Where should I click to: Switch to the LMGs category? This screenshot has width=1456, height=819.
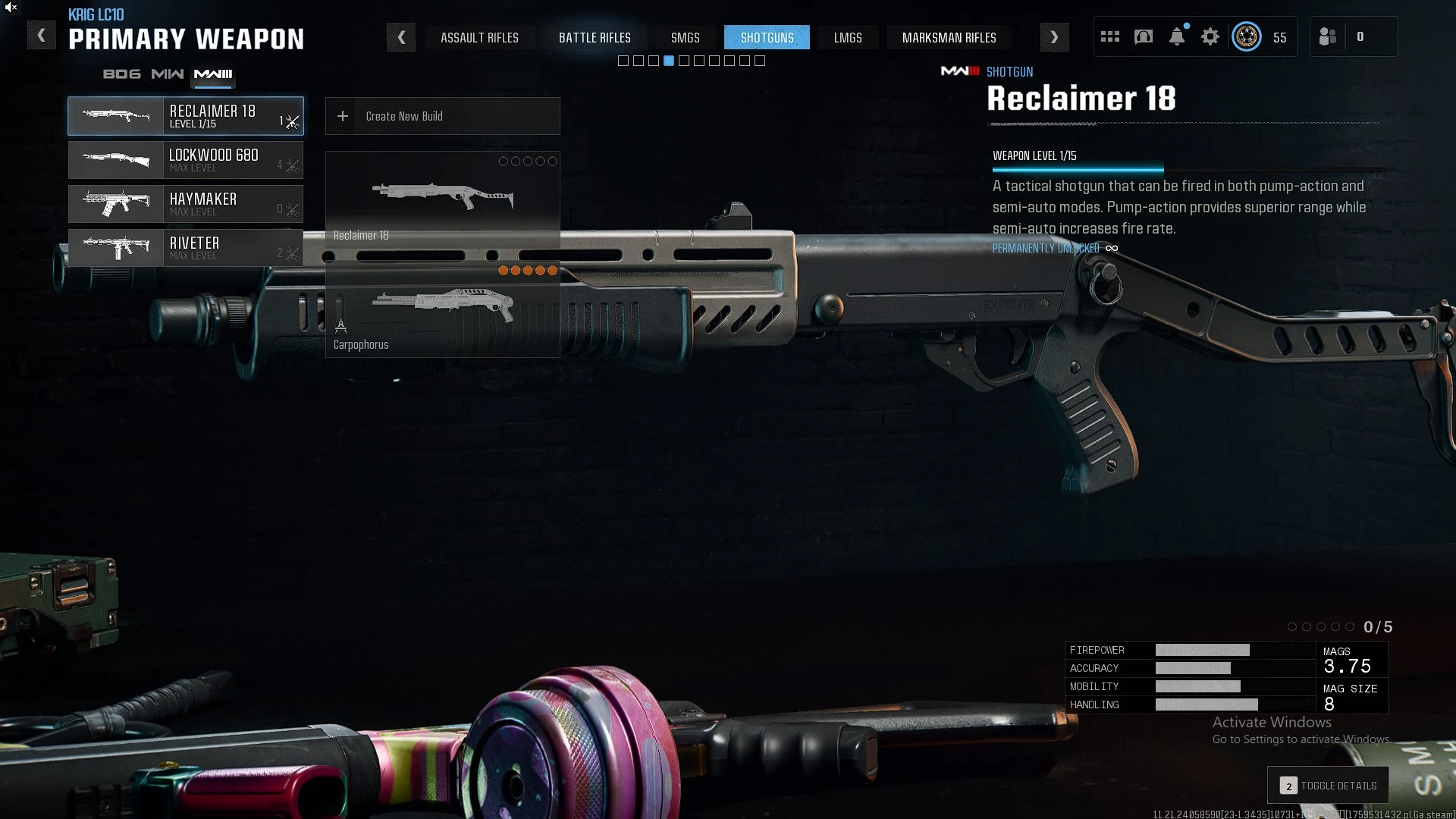click(x=848, y=38)
